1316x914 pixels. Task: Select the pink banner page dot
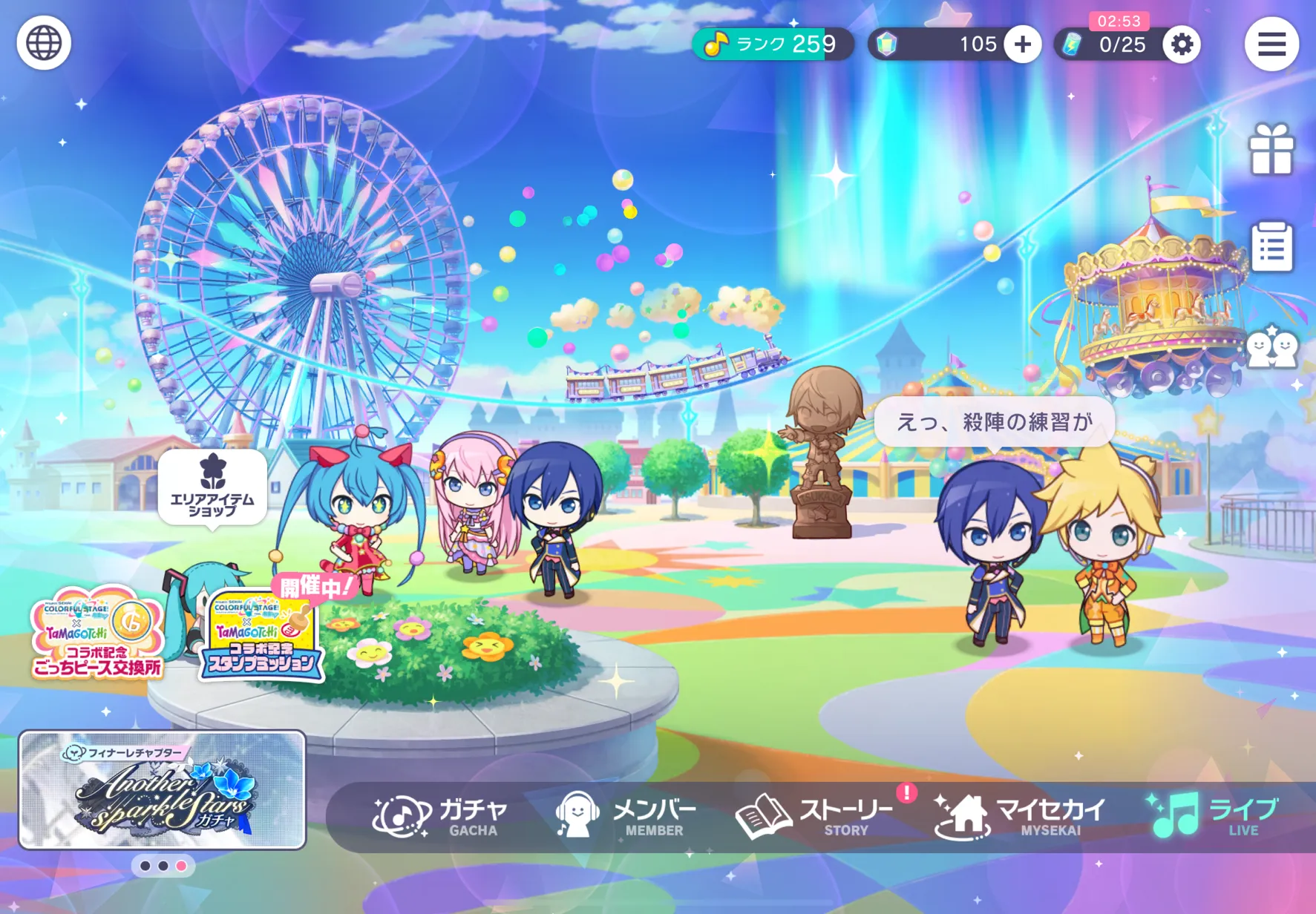(181, 866)
